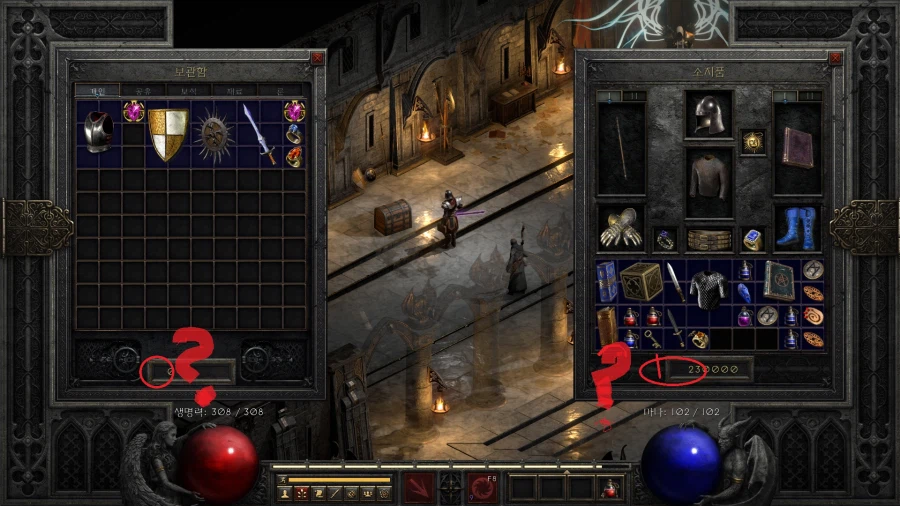
Task: Select the spiked round shield in the stash
Action: [x=213, y=134]
